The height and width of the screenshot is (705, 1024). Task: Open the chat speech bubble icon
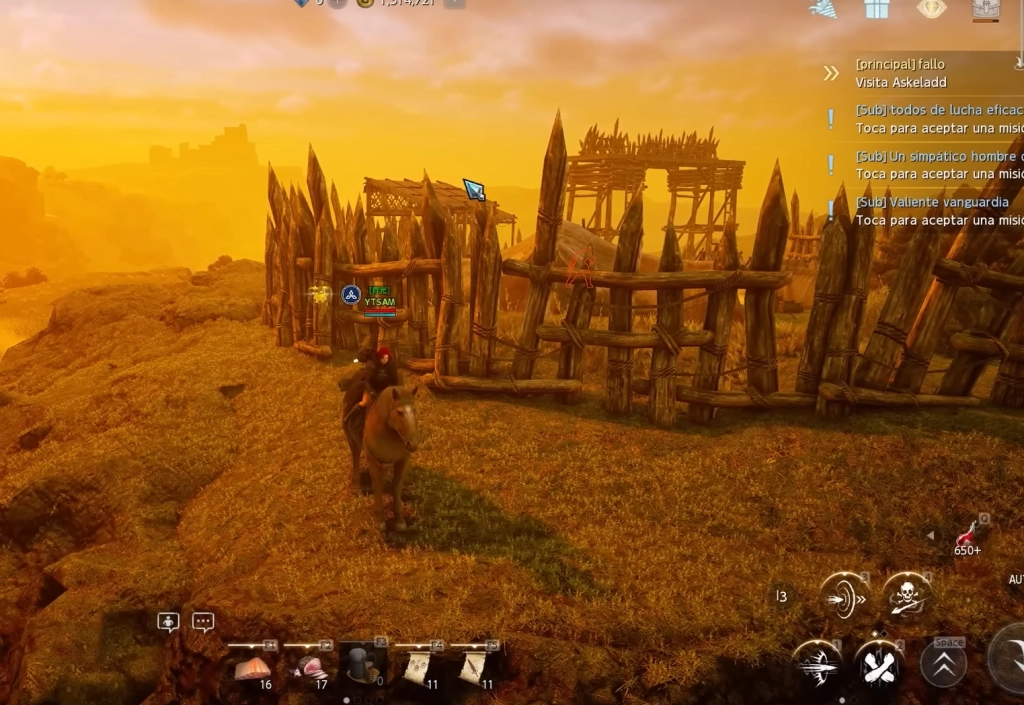click(203, 622)
